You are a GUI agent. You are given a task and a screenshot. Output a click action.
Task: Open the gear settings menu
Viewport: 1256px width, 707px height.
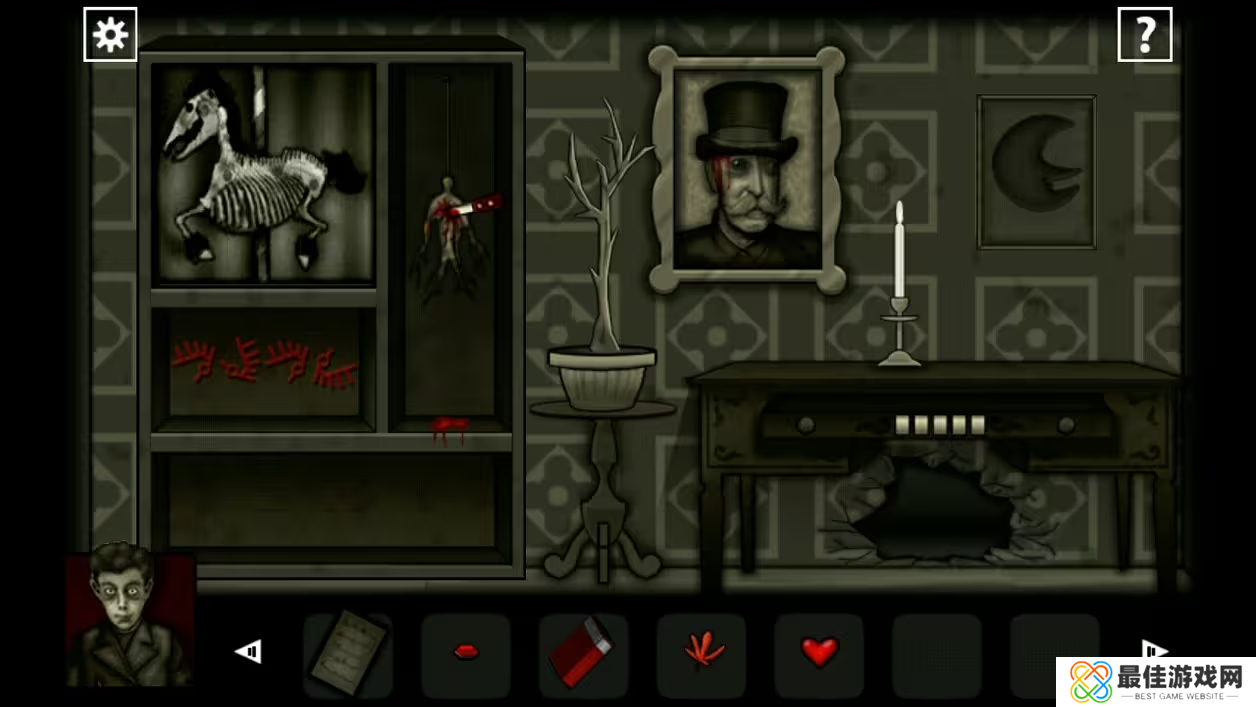pyautogui.click(x=110, y=35)
